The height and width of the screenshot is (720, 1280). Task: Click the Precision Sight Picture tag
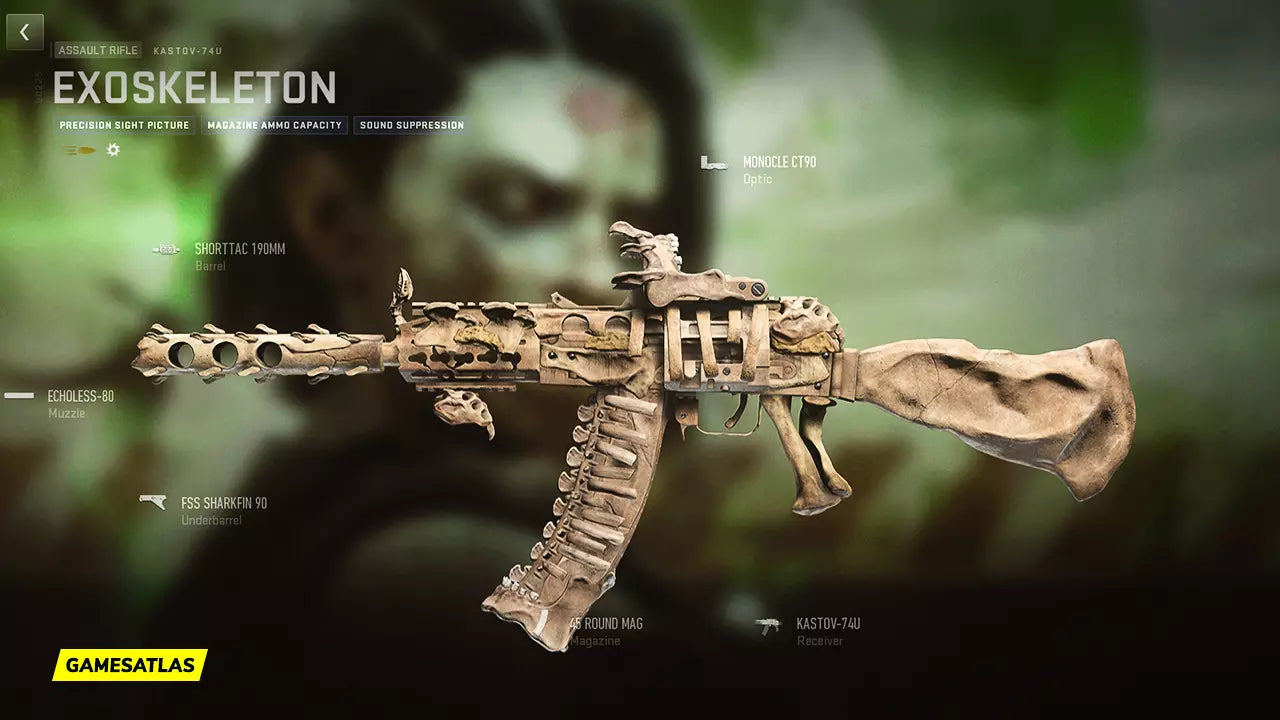tap(124, 126)
